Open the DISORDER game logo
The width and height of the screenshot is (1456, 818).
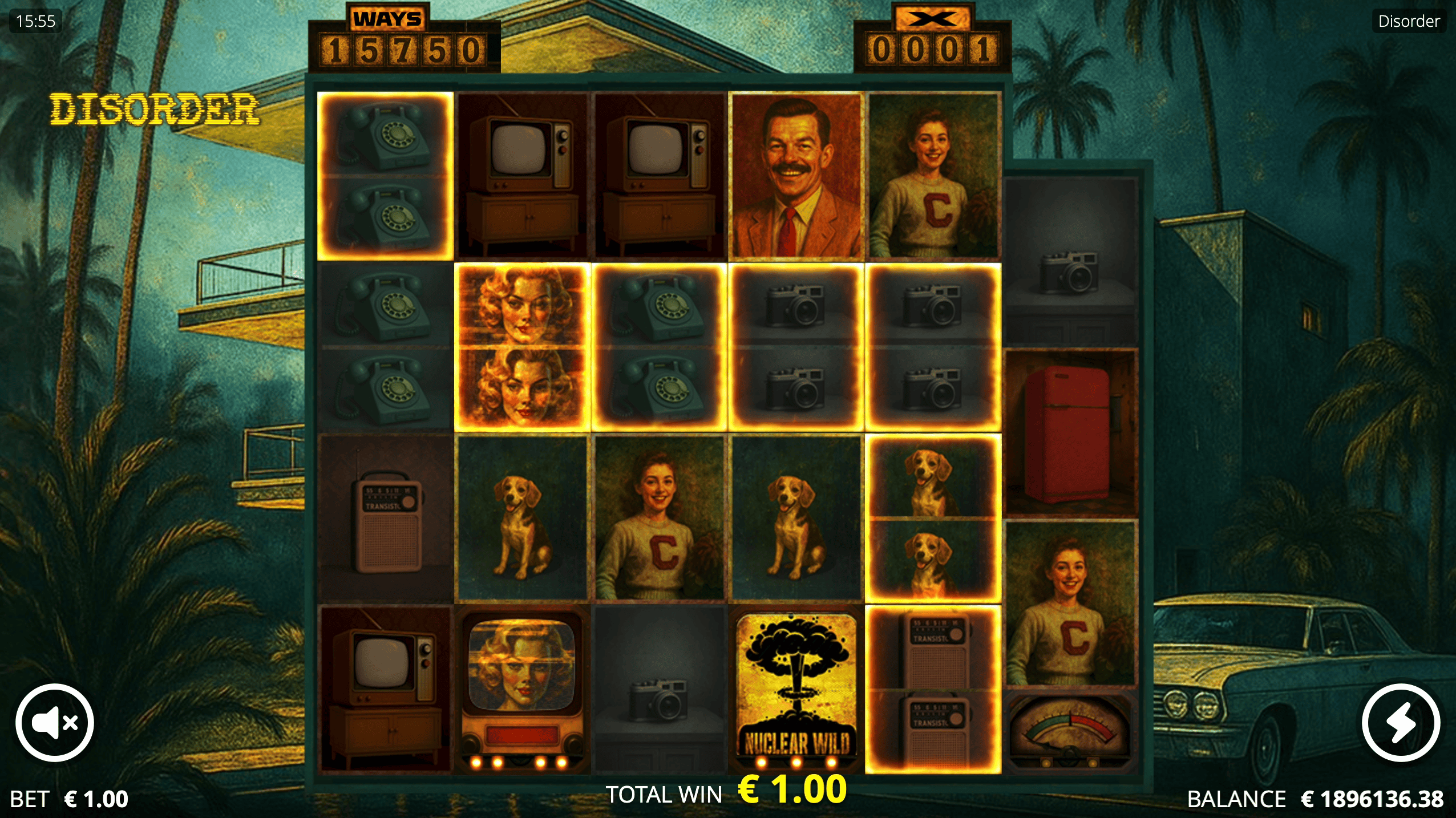155,110
